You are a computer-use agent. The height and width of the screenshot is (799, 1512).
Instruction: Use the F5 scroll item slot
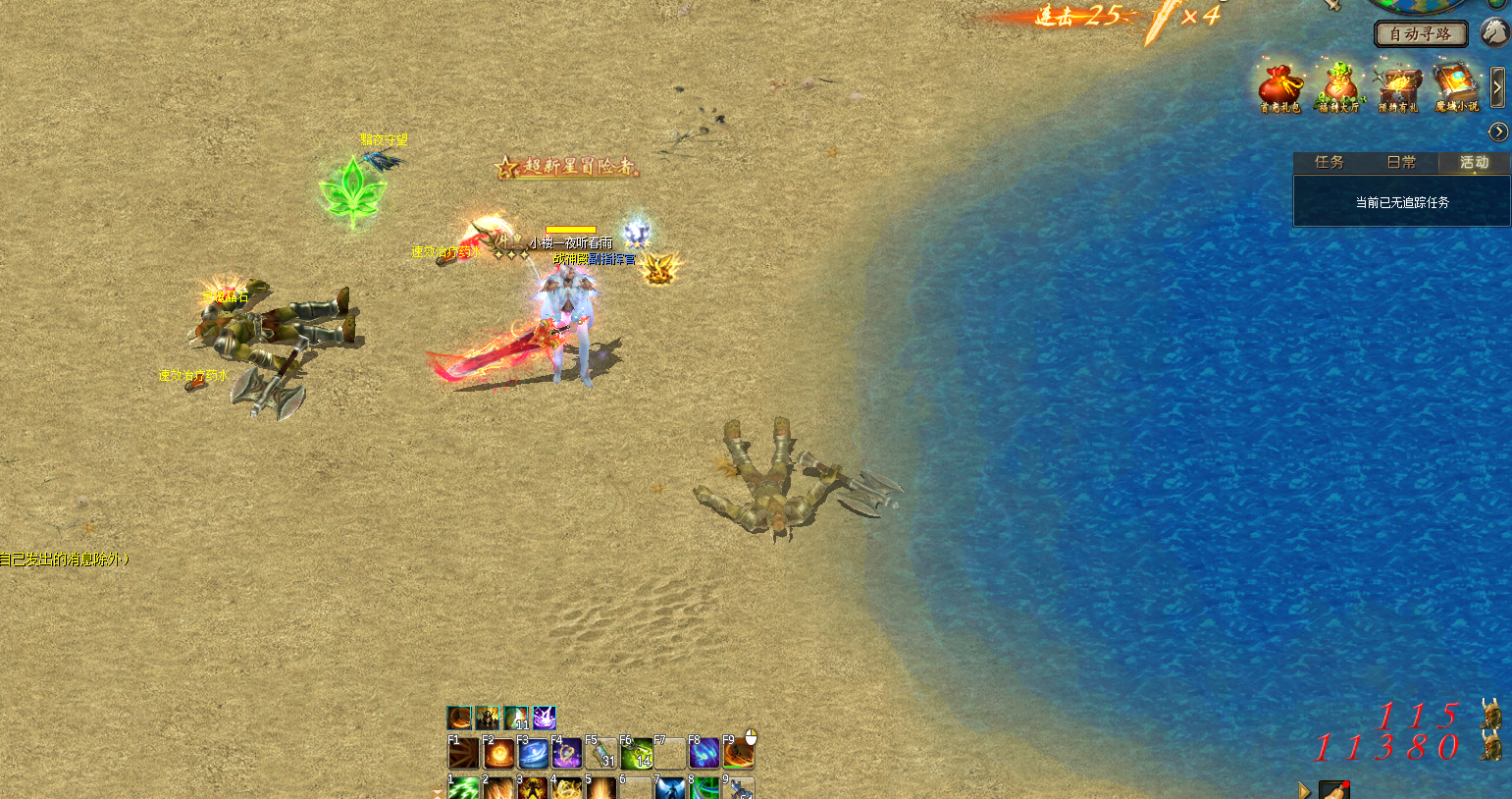pos(601,754)
